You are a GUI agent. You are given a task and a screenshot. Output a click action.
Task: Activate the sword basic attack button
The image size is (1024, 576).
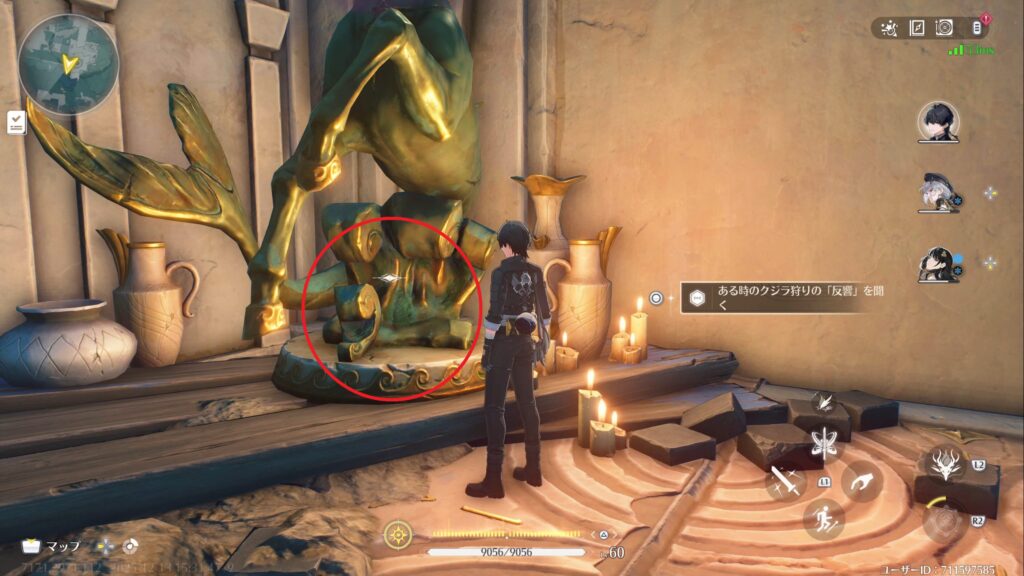(786, 484)
